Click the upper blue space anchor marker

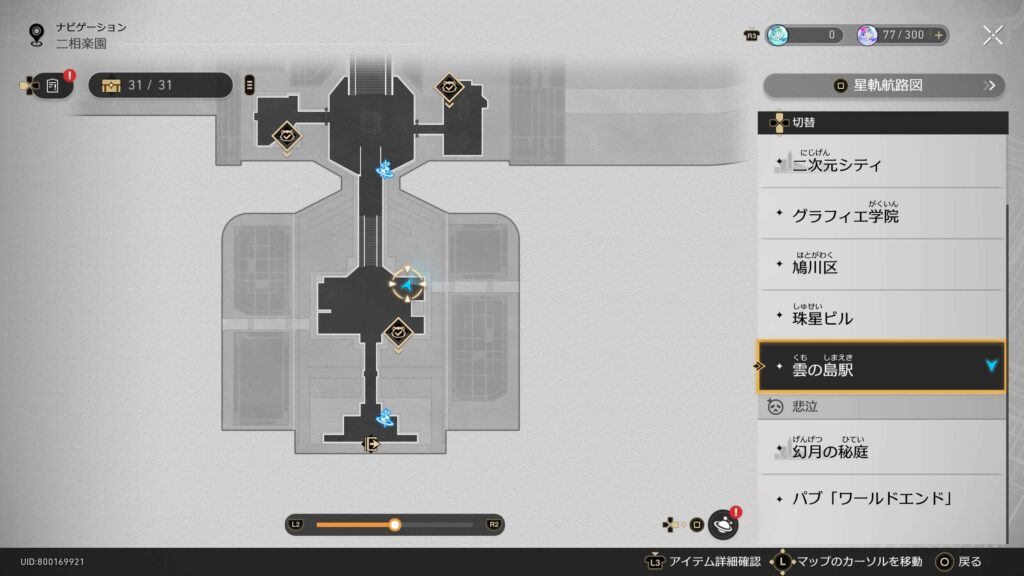click(384, 168)
